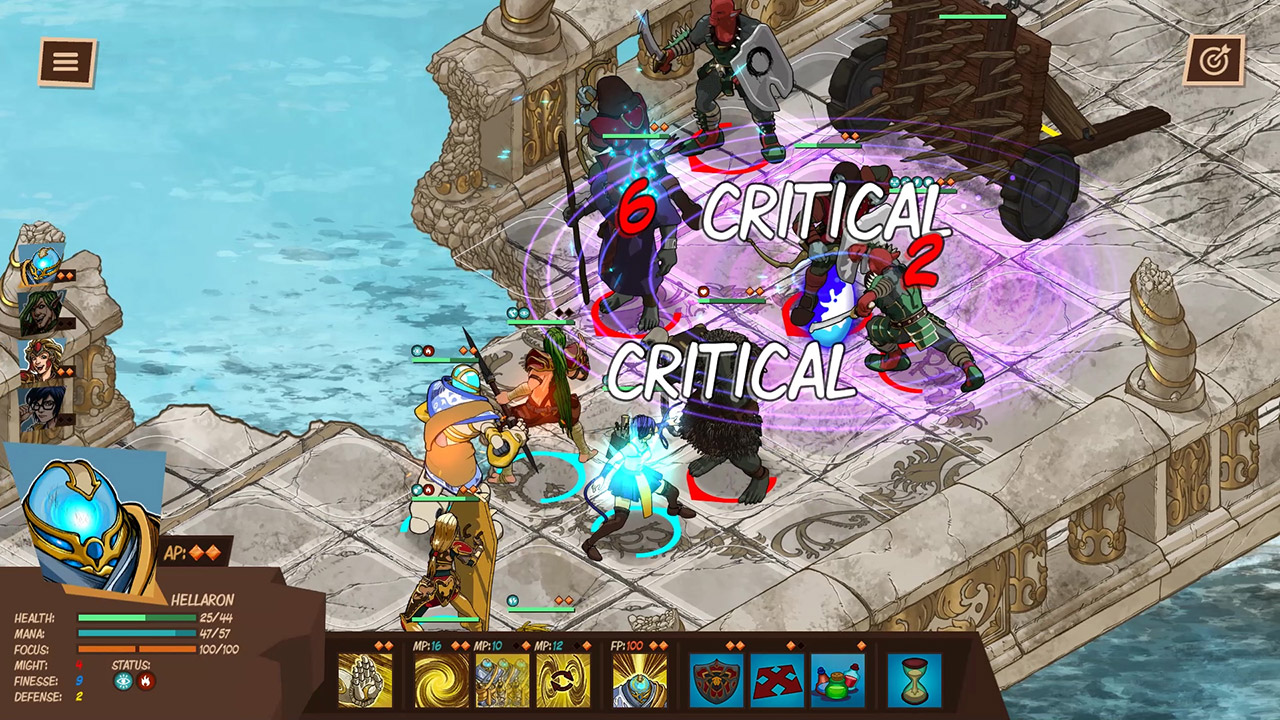1280x720 pixels.
Task: Cast the golden swirl spell costing 16 MP
Action: 442,680
